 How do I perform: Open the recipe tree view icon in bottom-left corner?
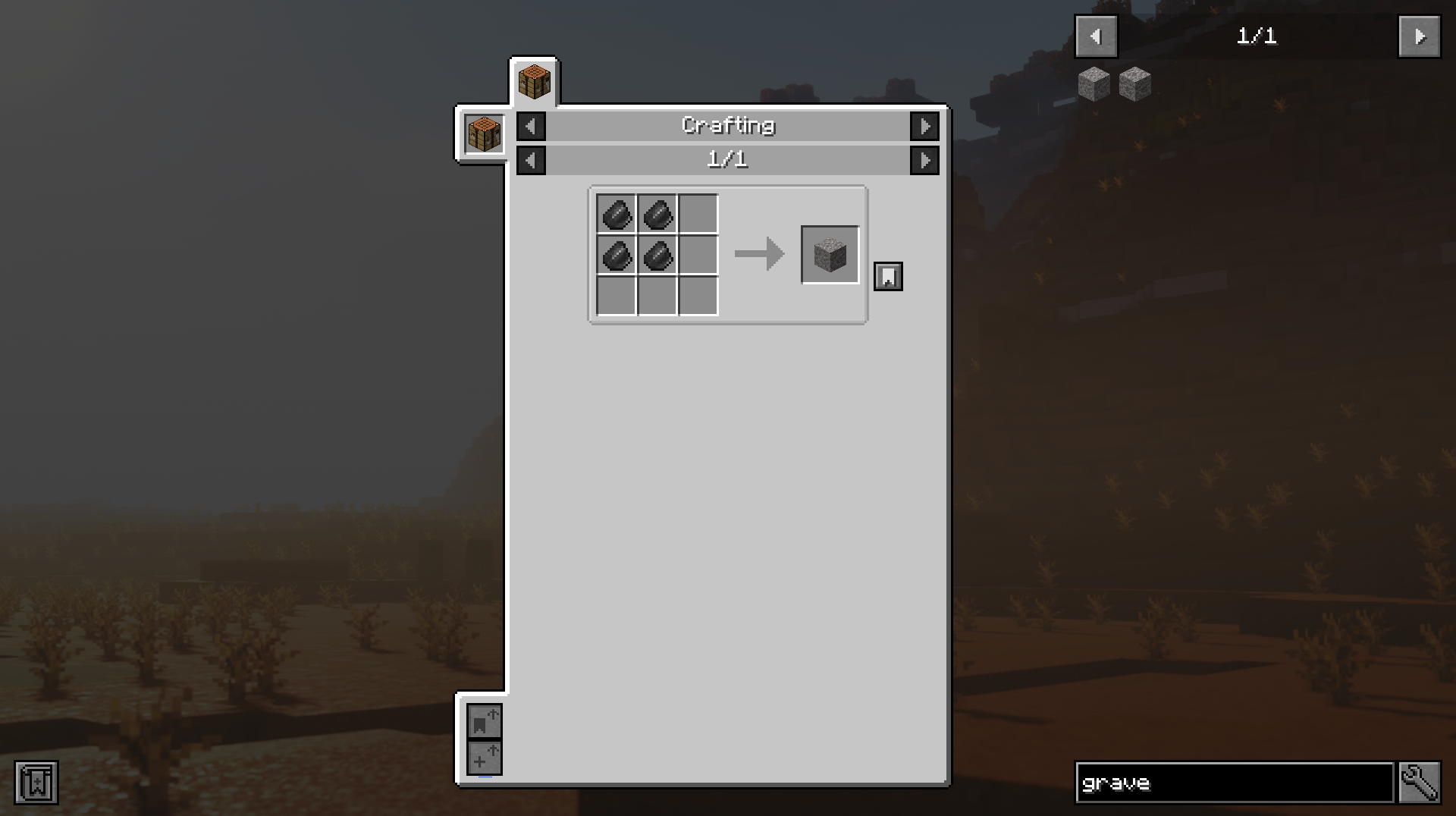point(35,783)
